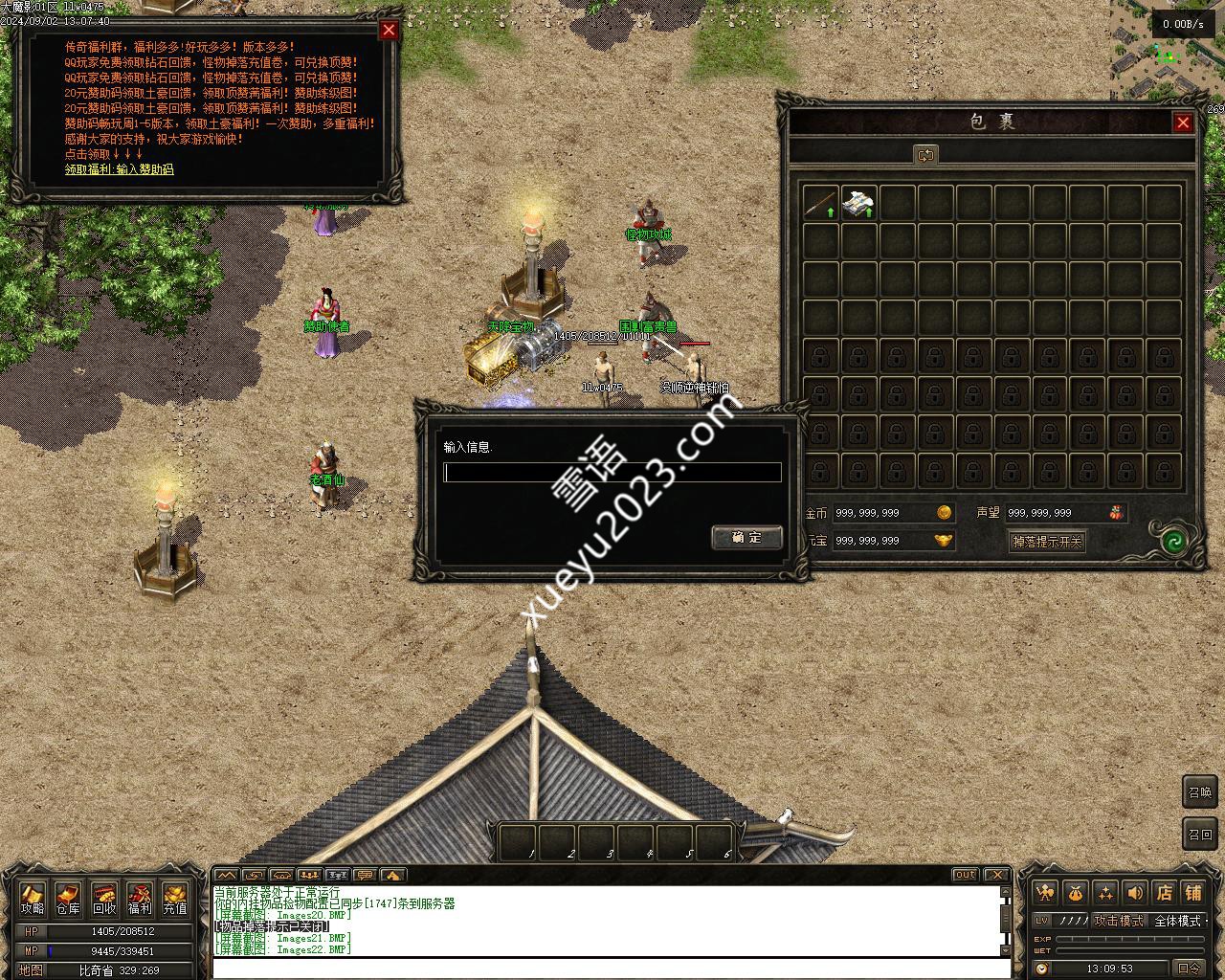Open the 回收 recycle menu
The image size is (1225, 980).
[104, 900]
